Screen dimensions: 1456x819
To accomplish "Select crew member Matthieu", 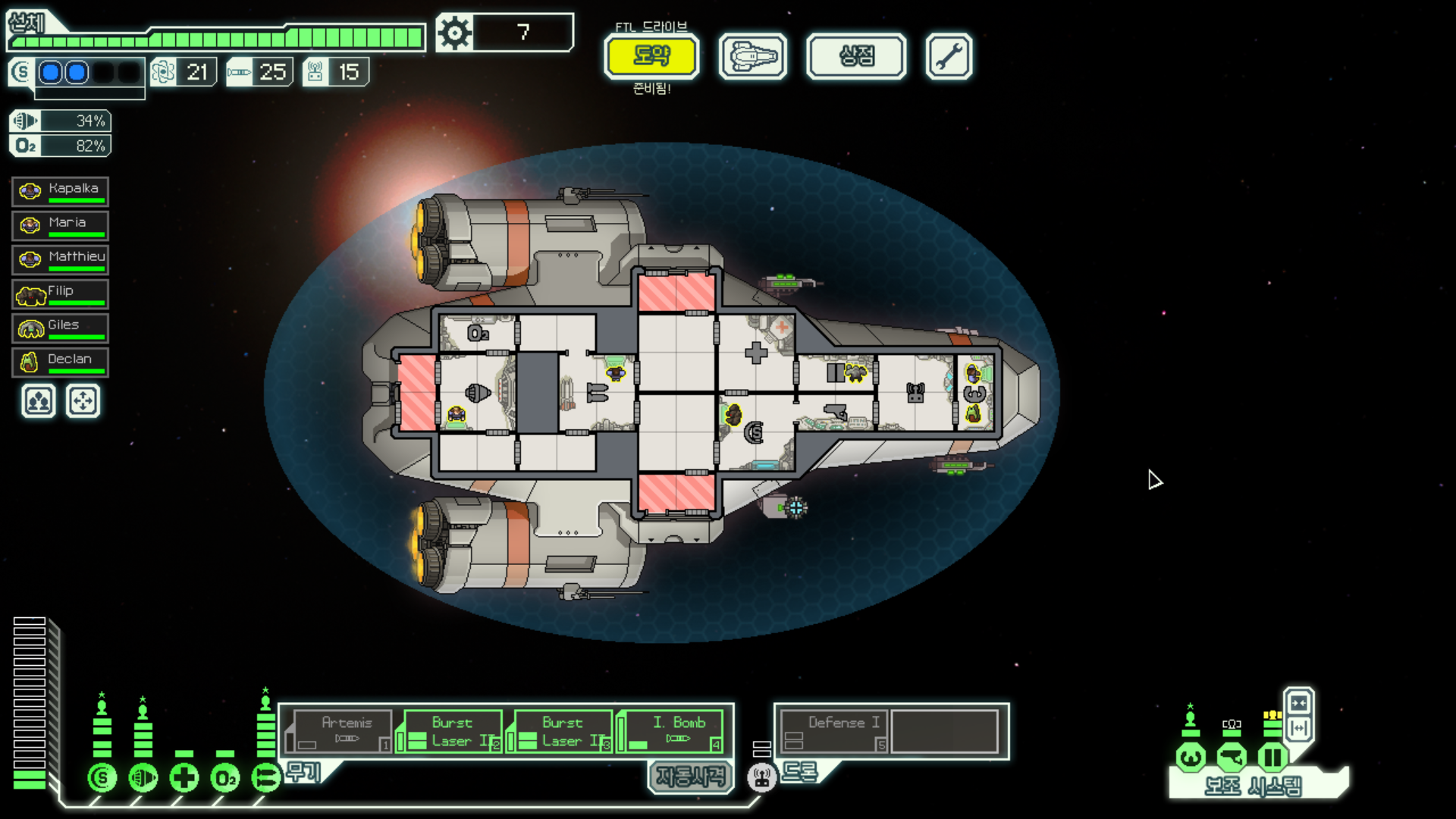I will [61, 259].
